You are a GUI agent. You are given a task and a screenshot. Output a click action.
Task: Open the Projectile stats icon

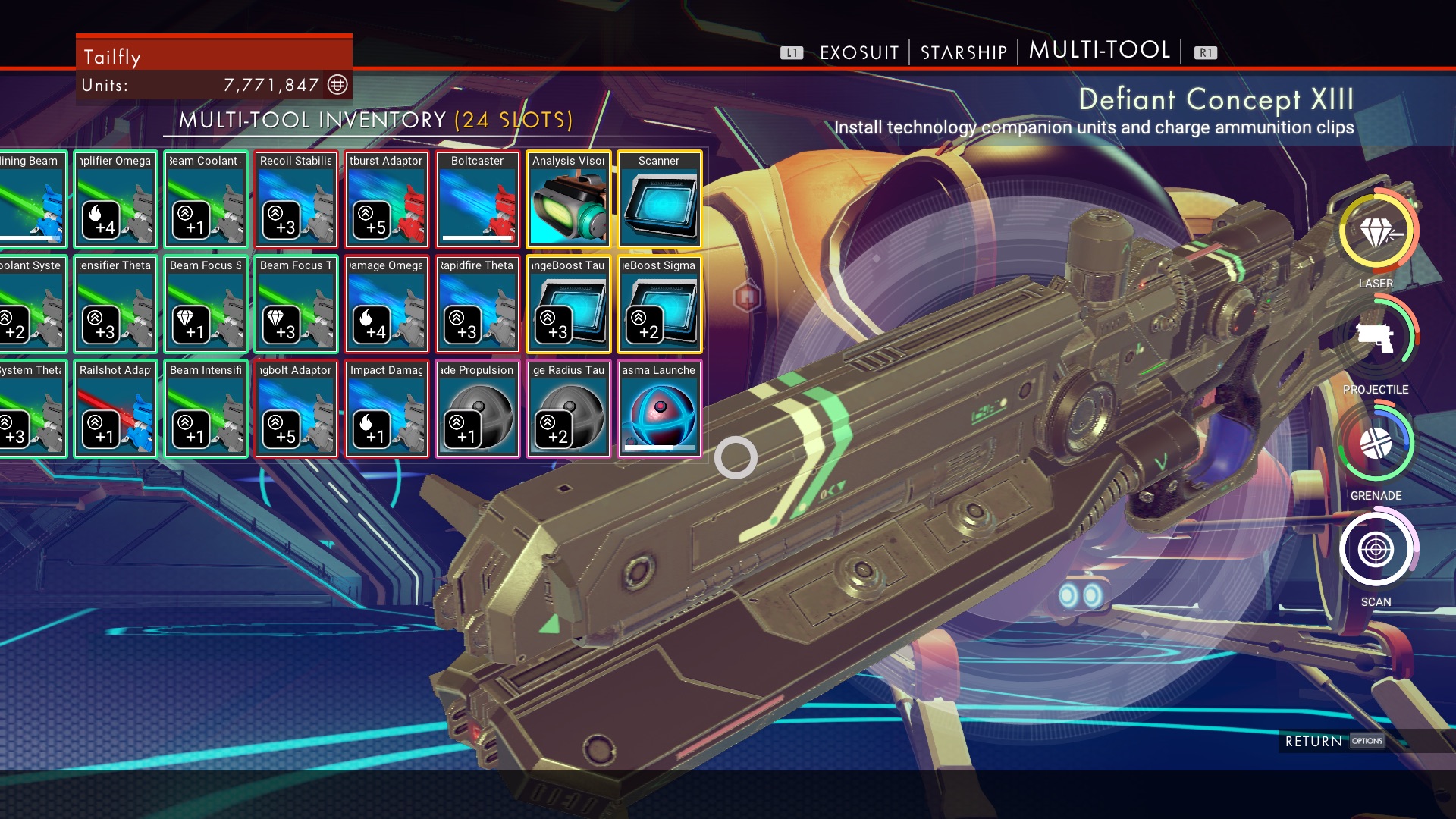[x=1375, y=339]
